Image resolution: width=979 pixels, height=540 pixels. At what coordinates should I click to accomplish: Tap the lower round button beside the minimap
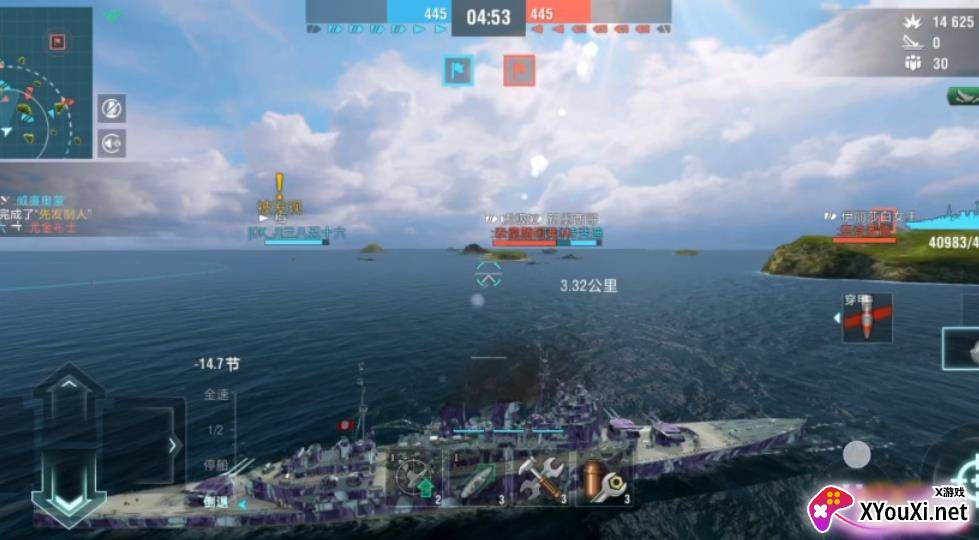click(112, 142)
